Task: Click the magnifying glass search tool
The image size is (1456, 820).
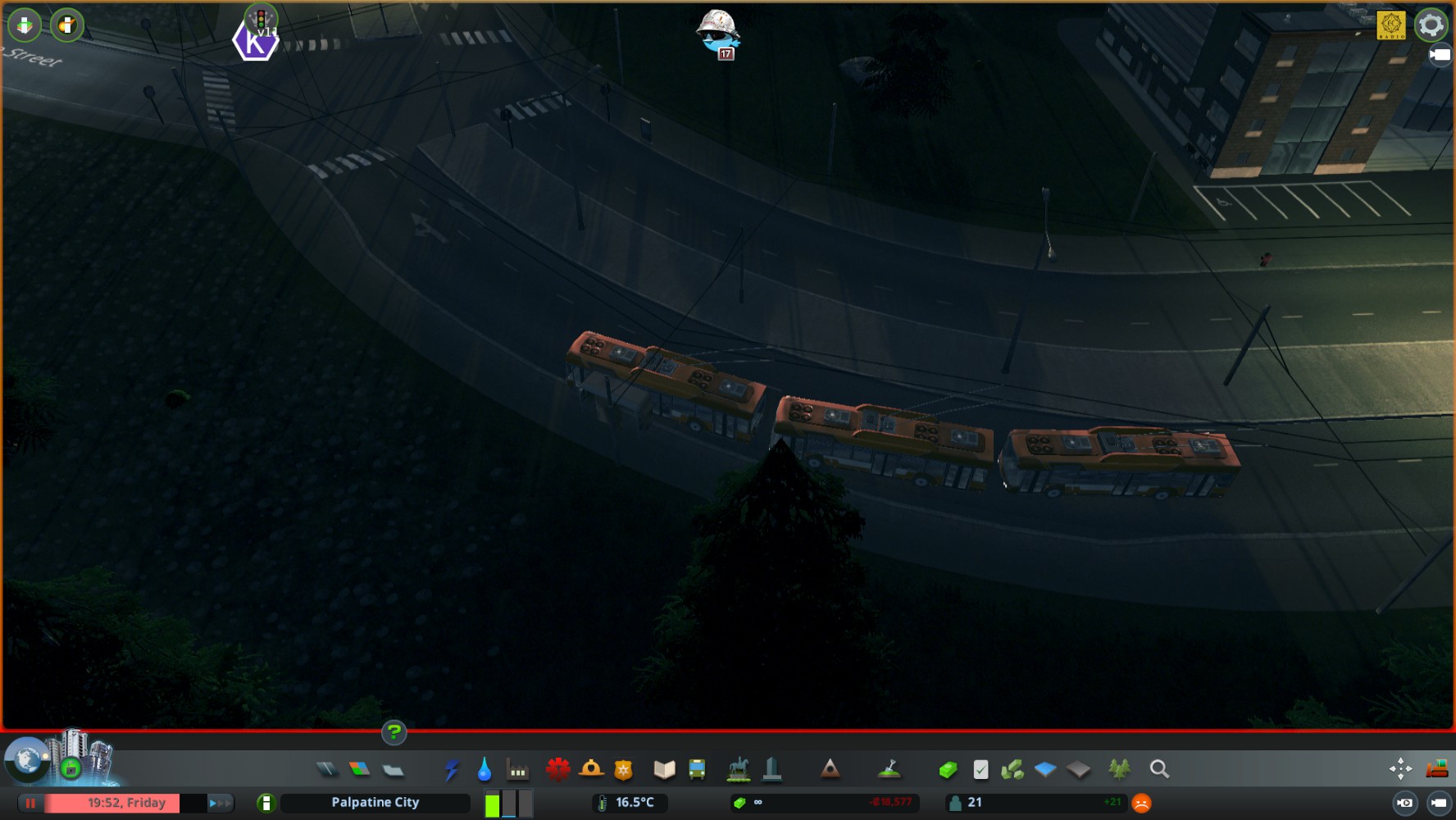Action: click(x=1159, y=769)
